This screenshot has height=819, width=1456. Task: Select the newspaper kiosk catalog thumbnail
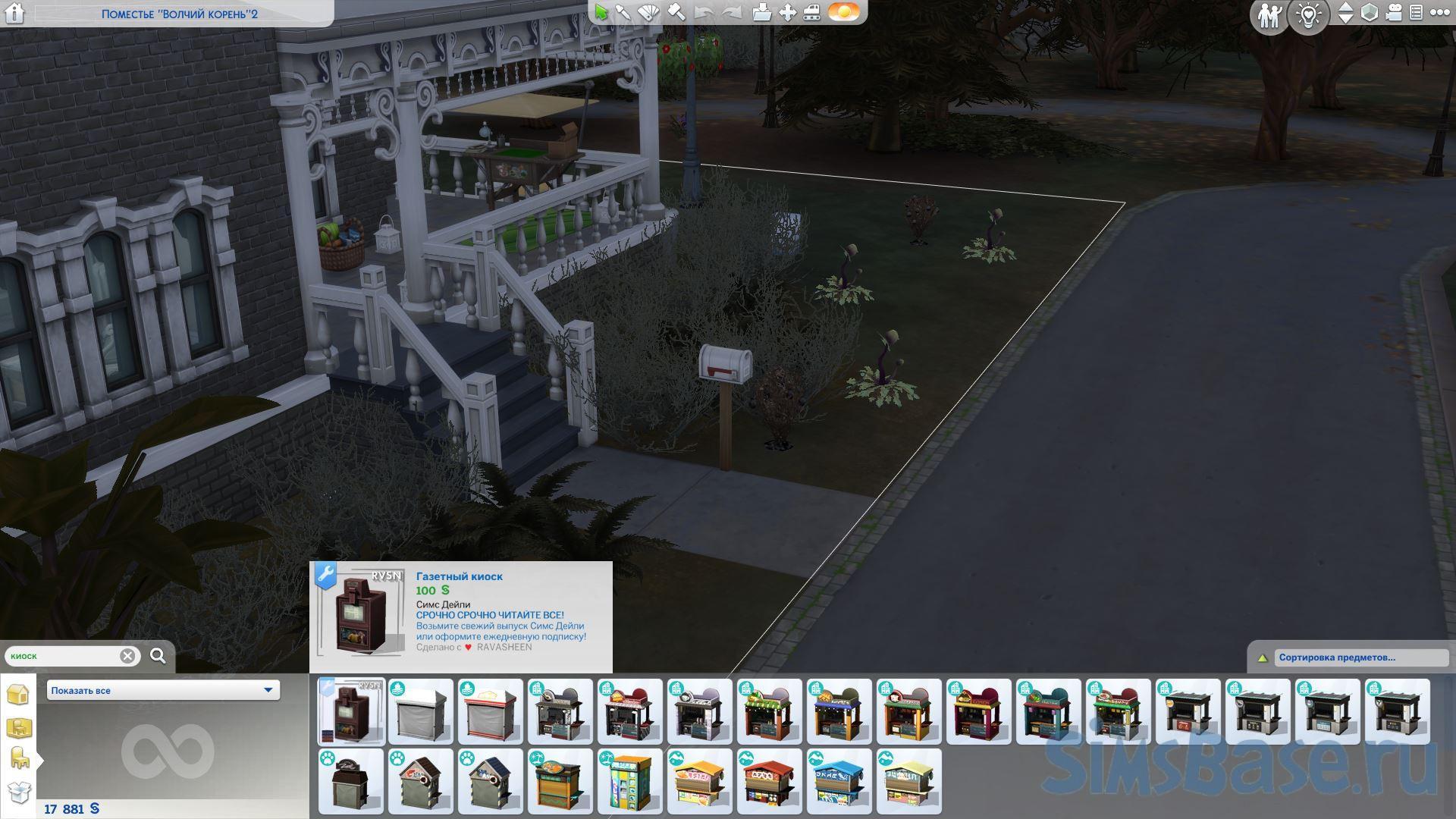click(351, 711)
